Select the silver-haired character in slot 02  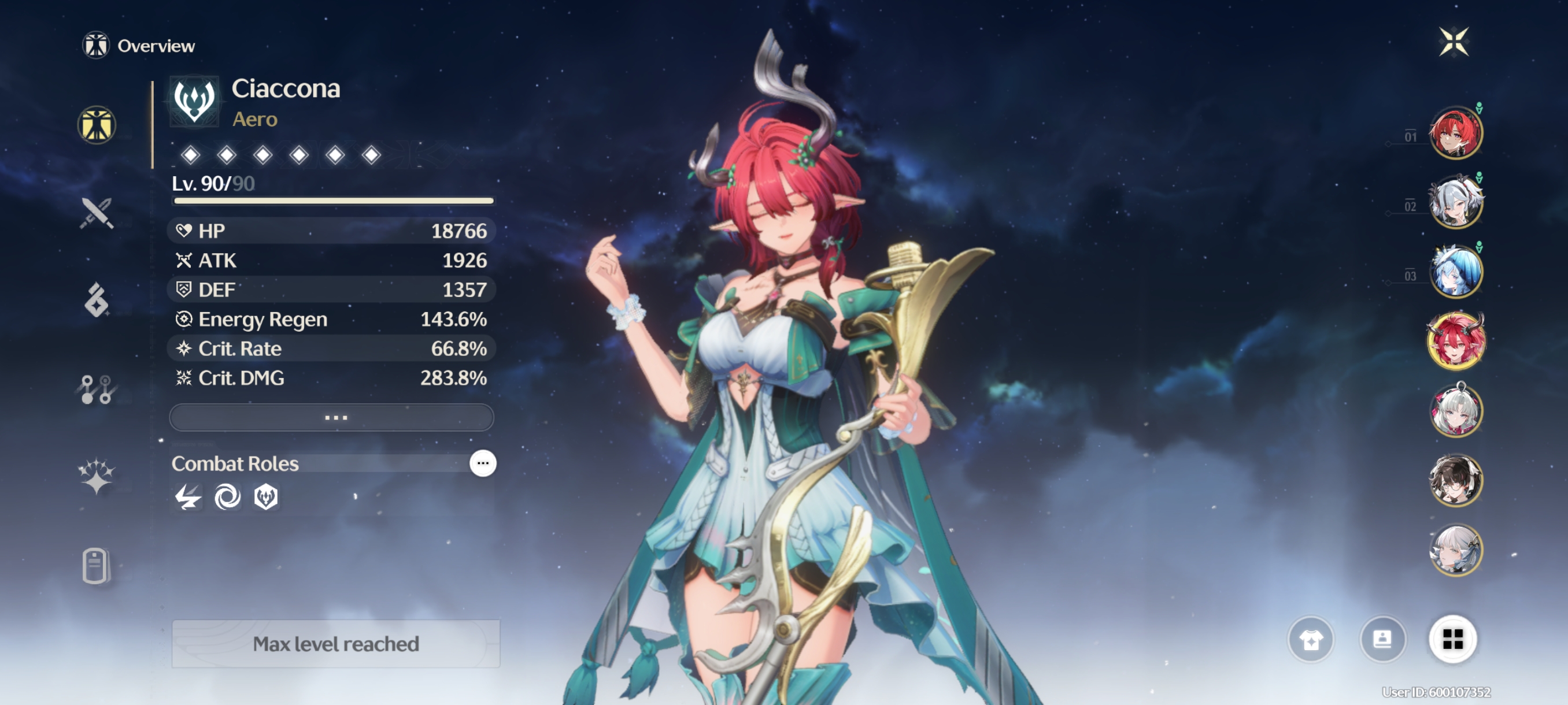tap(1455, 203)
